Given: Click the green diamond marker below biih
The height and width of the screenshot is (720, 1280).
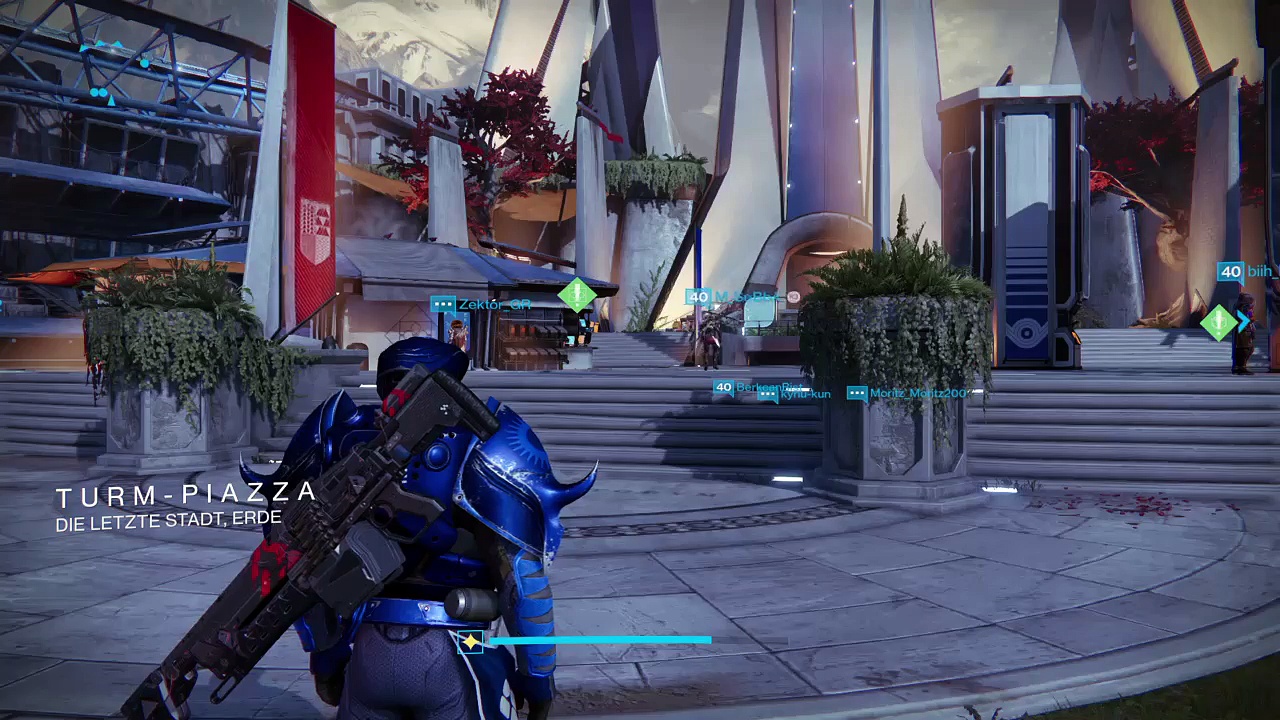Looking at the screenshot, I should coord(1219,322).
